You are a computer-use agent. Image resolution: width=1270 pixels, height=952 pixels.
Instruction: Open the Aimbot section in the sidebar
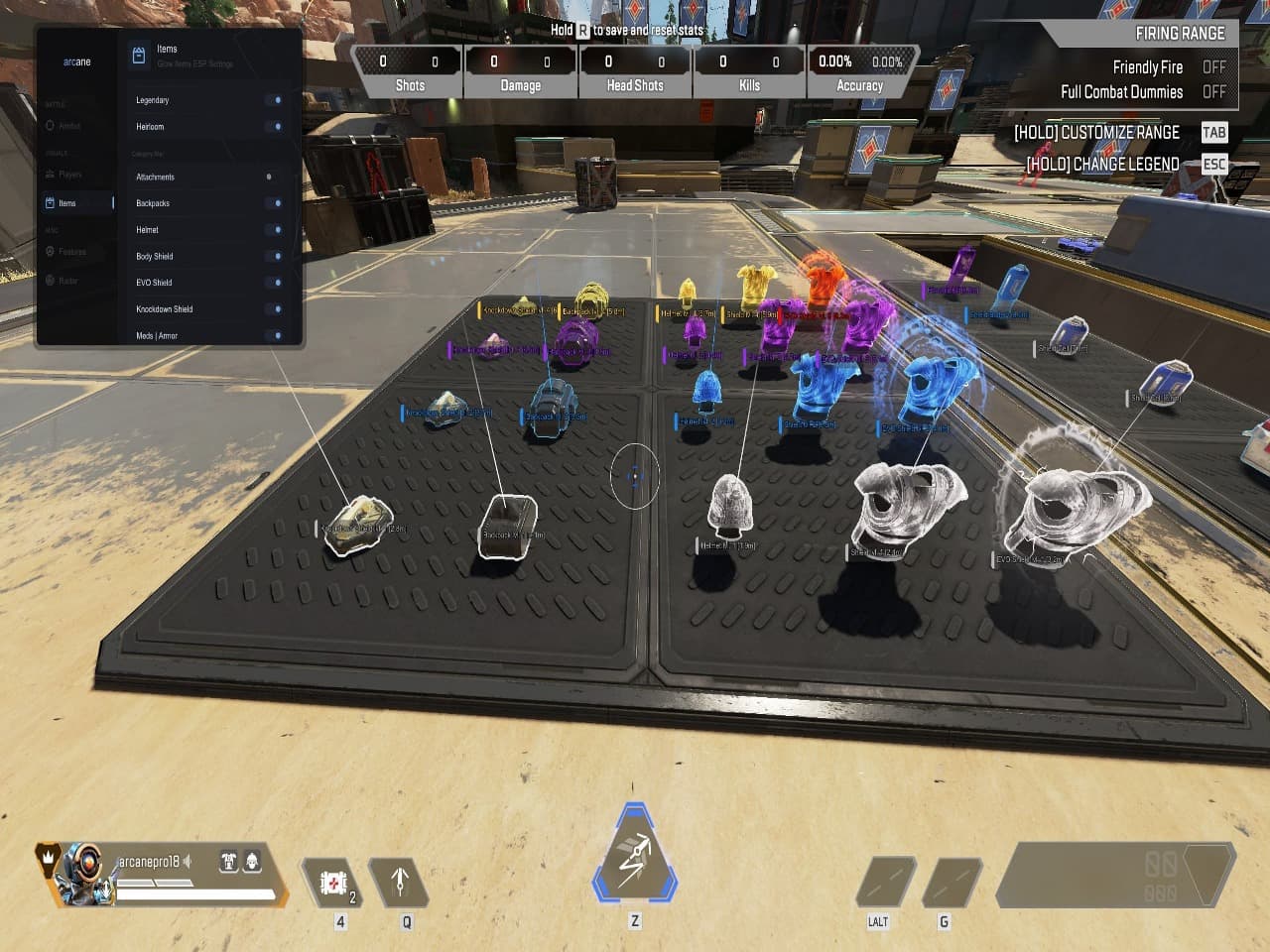[68, 126]
